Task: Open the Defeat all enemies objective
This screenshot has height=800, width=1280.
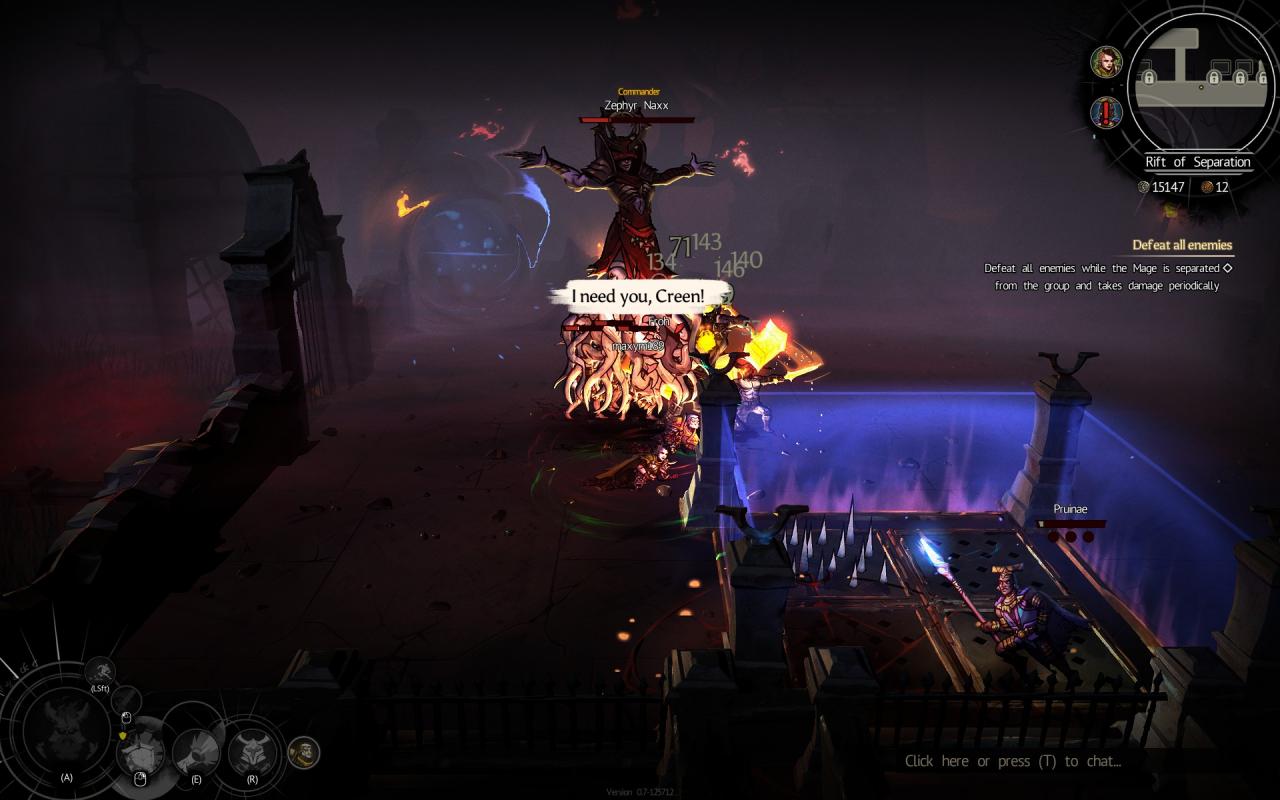Action: pos(1181,245)
